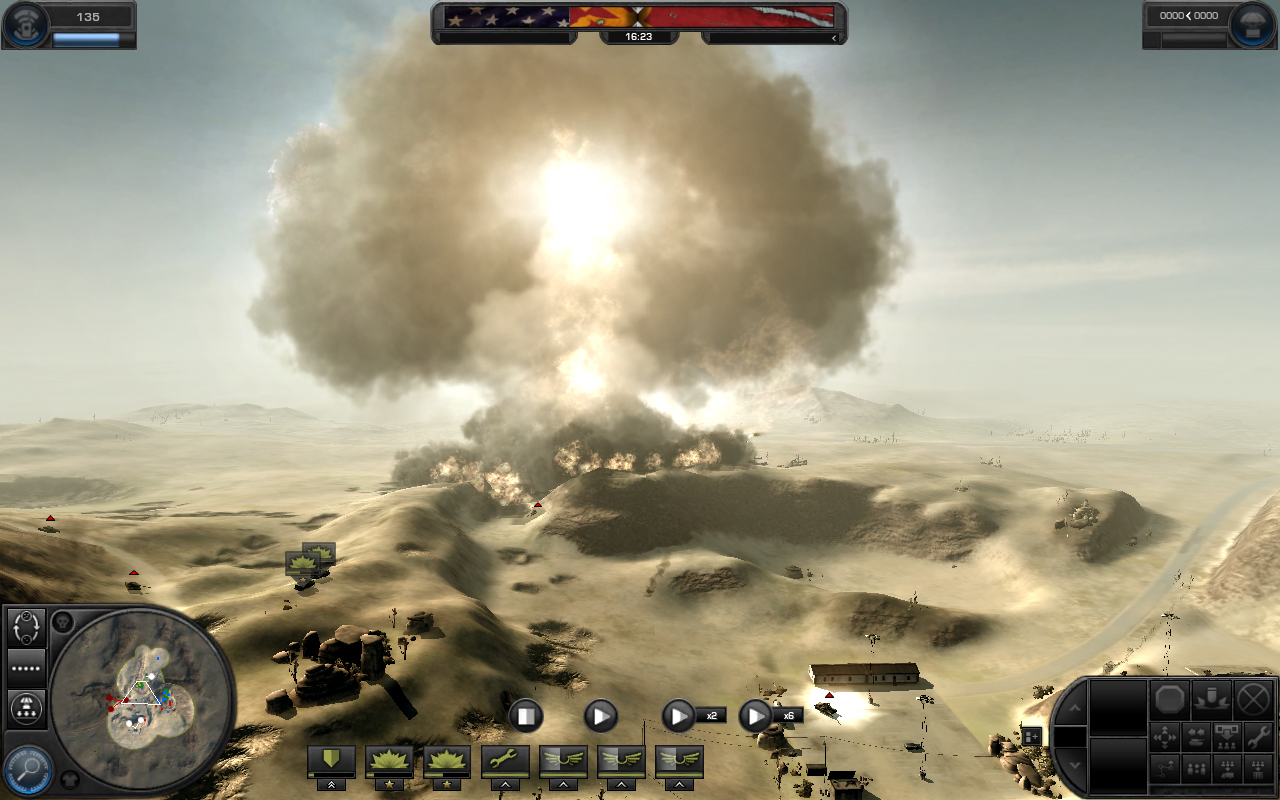Click the circled X command button

1253,698
